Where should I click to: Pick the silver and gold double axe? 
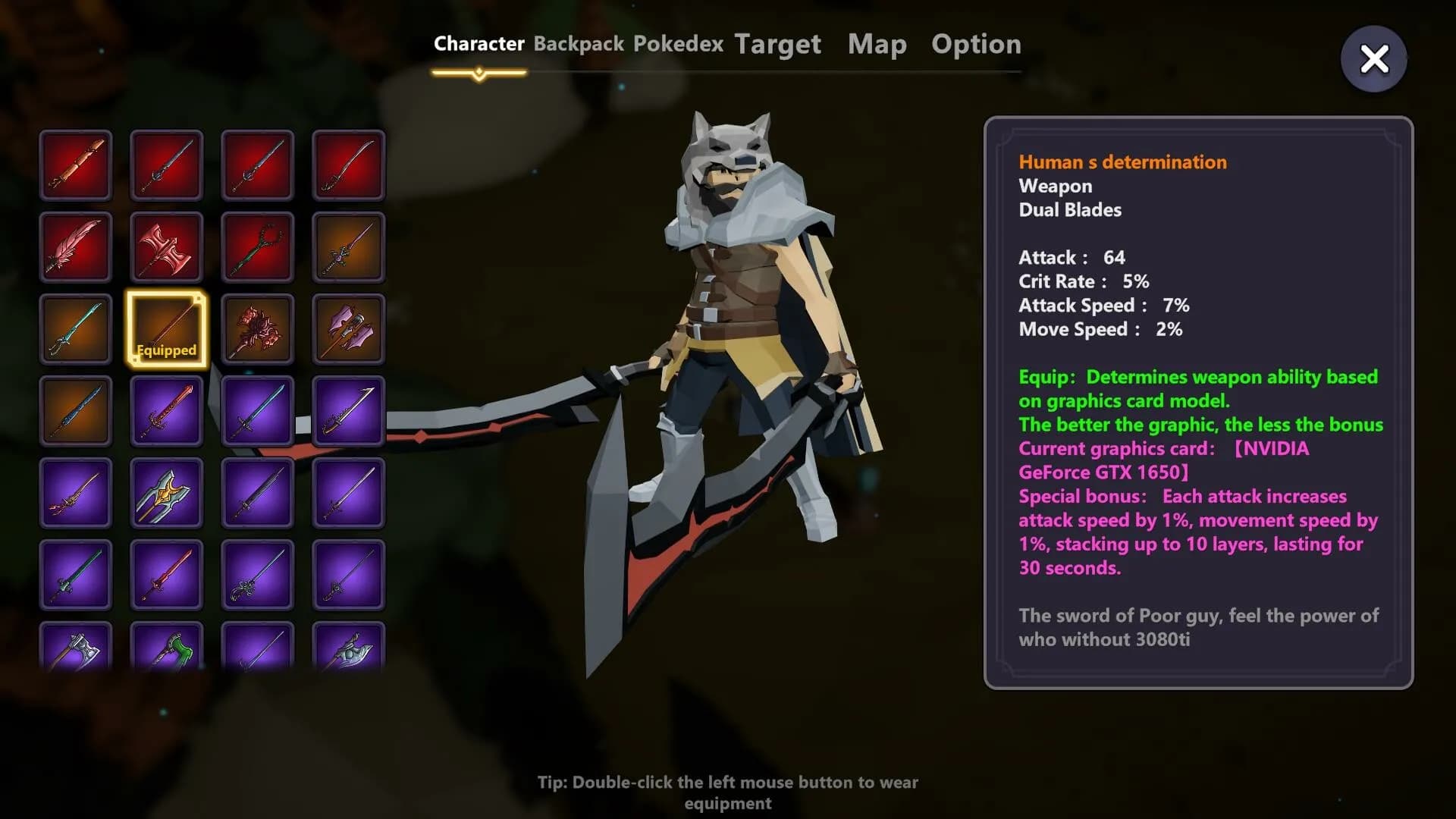166,493
